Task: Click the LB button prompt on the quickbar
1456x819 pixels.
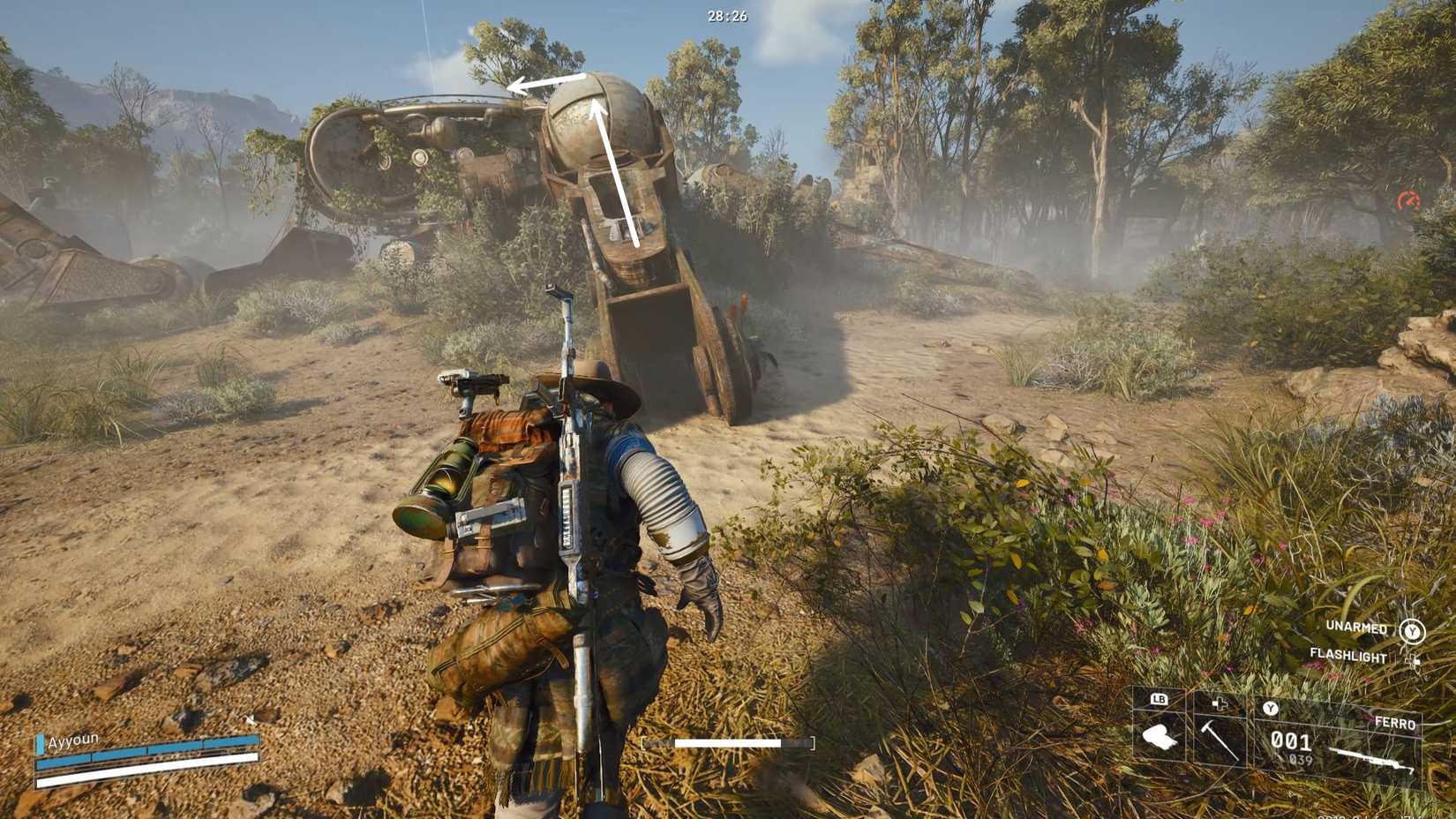Action: (1159, 698)
